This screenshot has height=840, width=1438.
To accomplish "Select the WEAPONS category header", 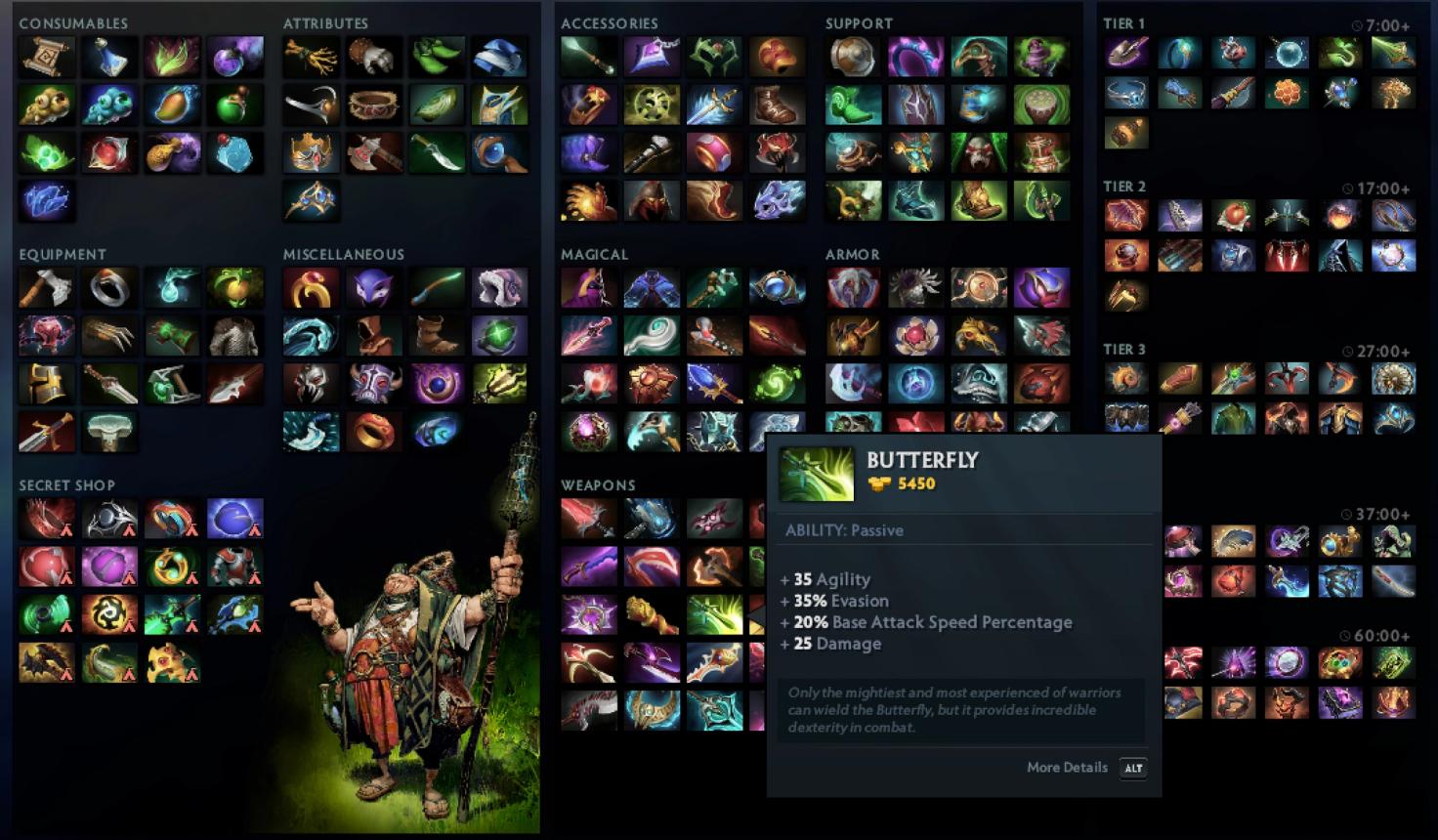I will 597,485.
